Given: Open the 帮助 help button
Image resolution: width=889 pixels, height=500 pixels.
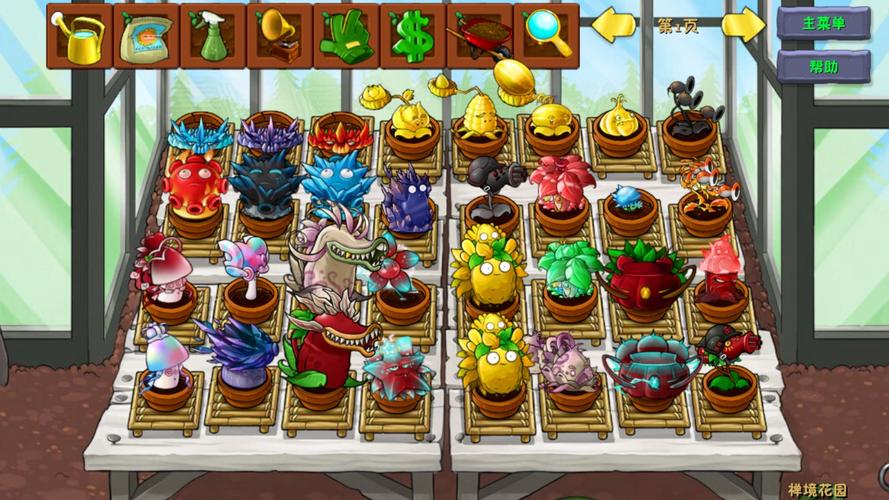Looking at the screenshot, I should click(823, 67).
